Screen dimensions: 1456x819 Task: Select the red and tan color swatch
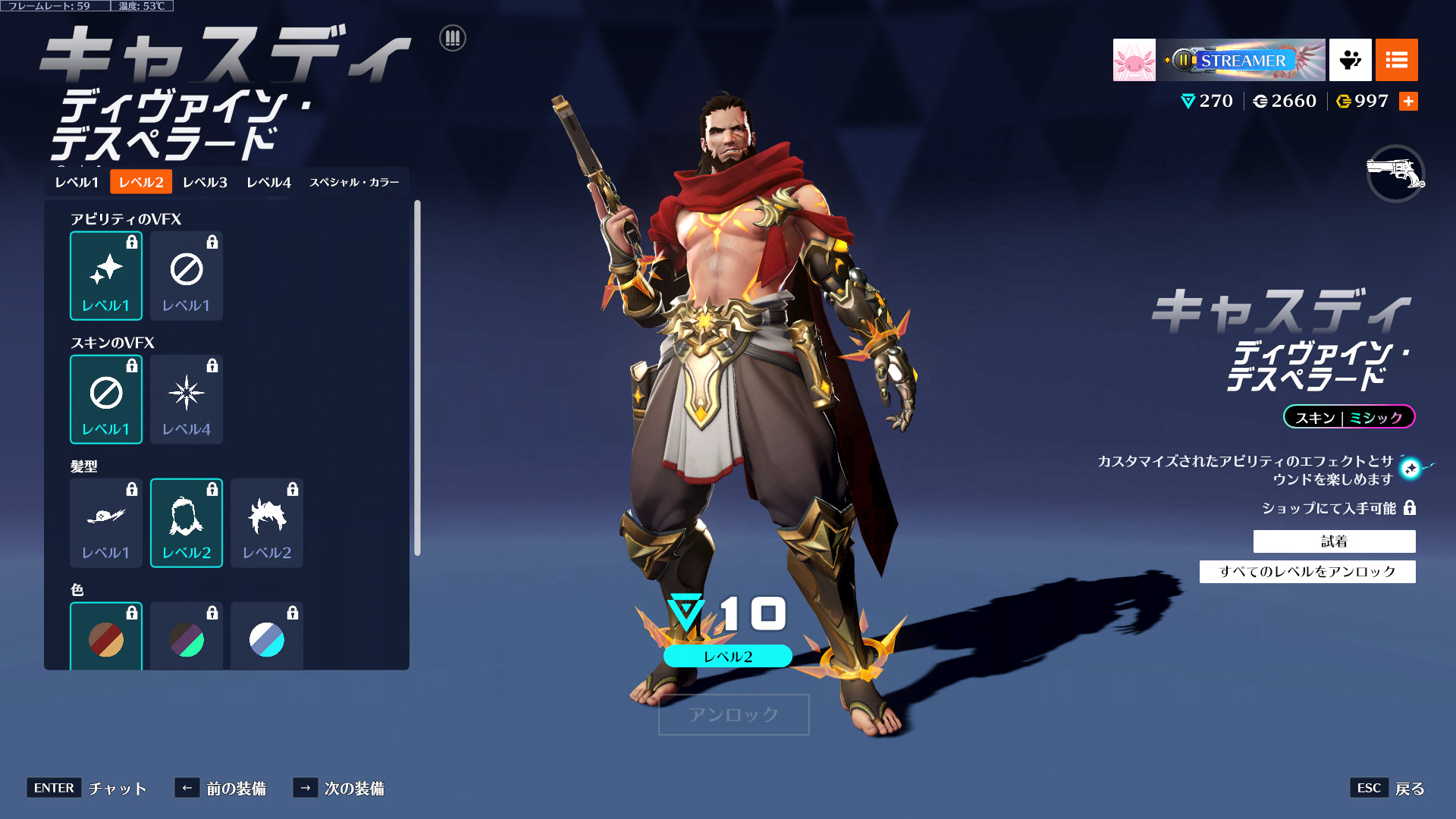click(106, 639)
